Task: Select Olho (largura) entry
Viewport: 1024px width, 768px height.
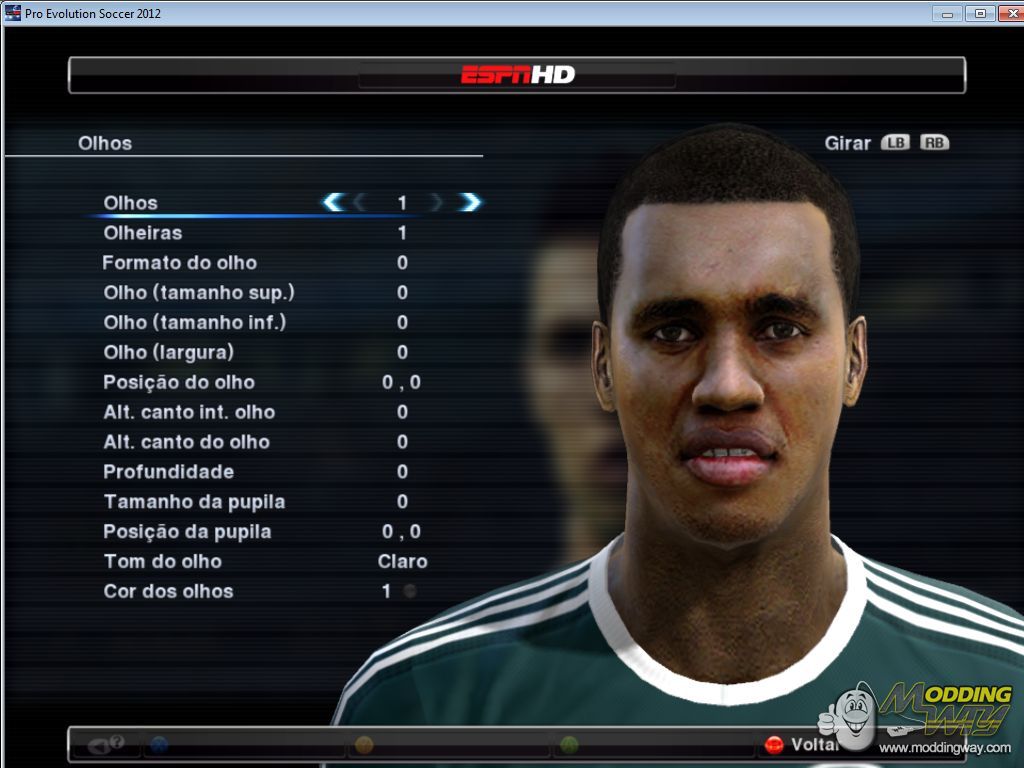Action: (x=169, y=352)
